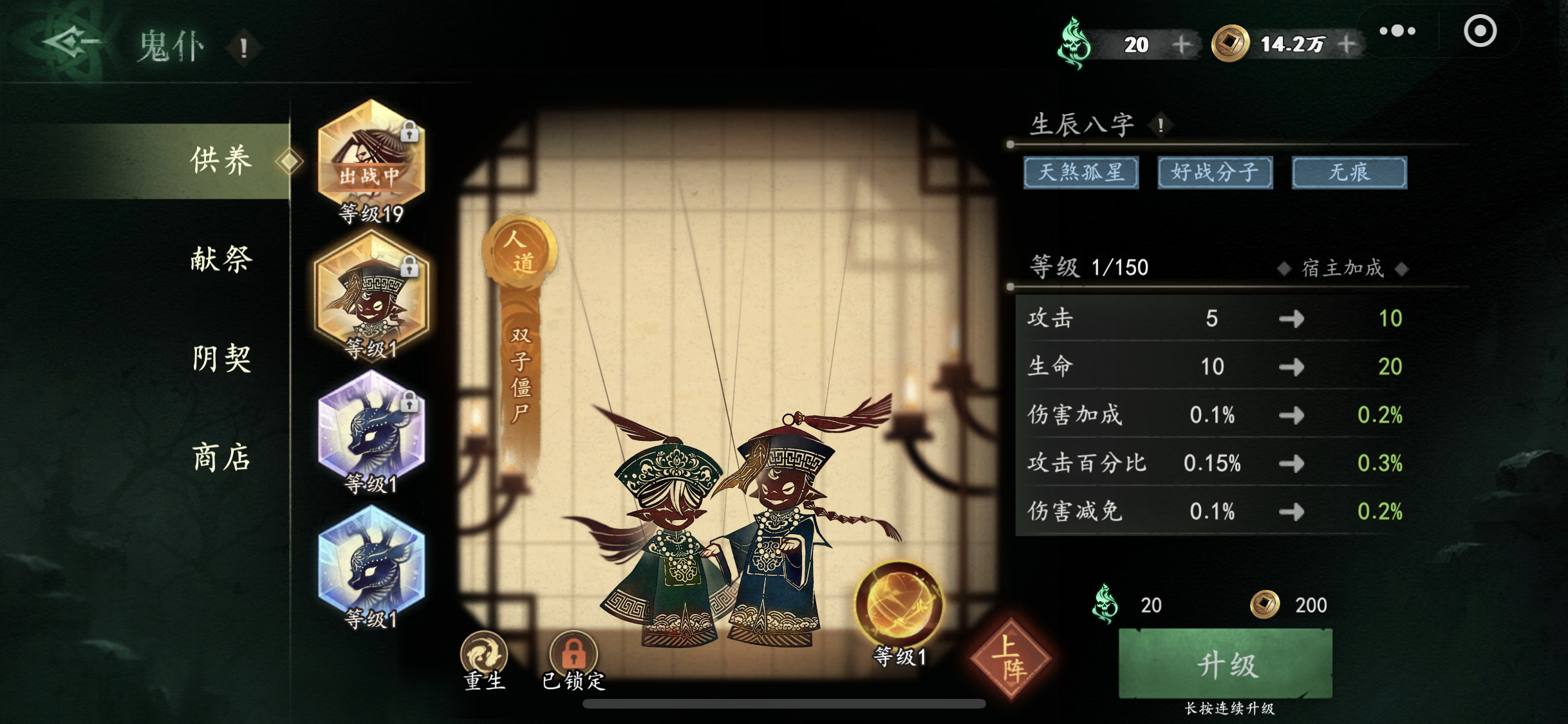
Task: Click the plus next to 14.2万 coins
Action: pos(1348,44)
